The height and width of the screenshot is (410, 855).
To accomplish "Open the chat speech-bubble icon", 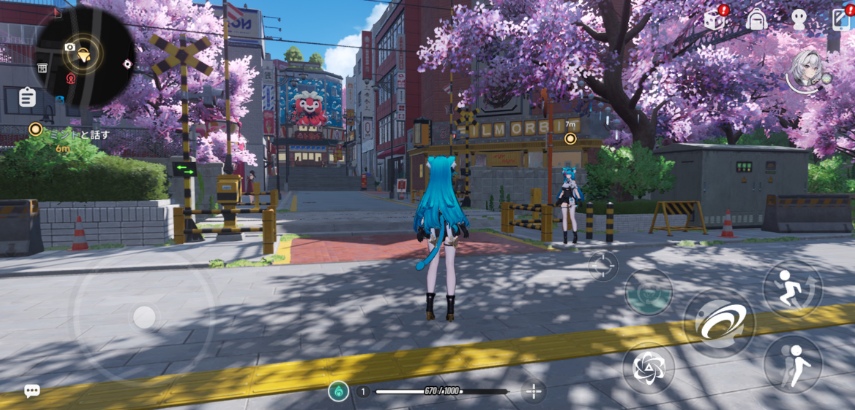I will tap(32, 390).
